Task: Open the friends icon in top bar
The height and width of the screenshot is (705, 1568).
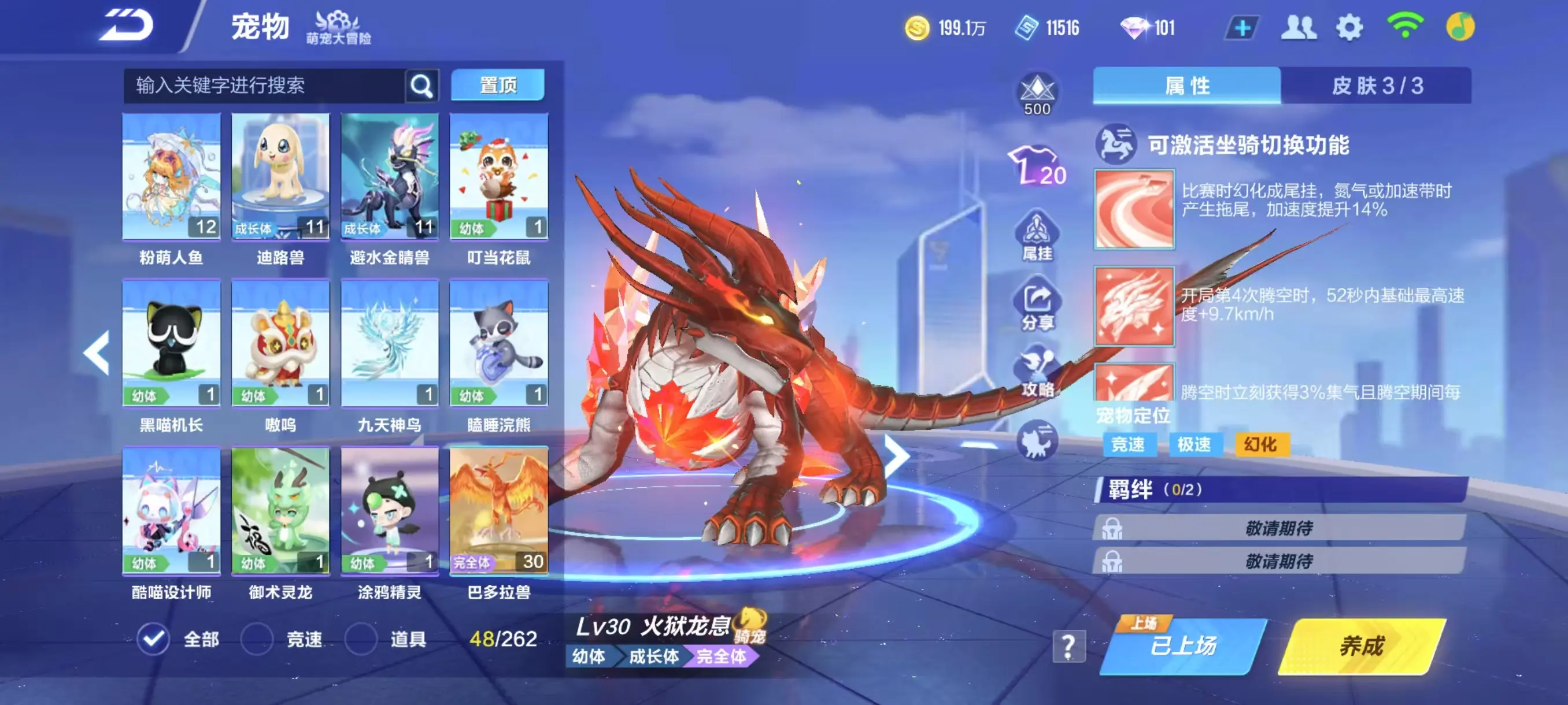Action: click(1300, 26)
